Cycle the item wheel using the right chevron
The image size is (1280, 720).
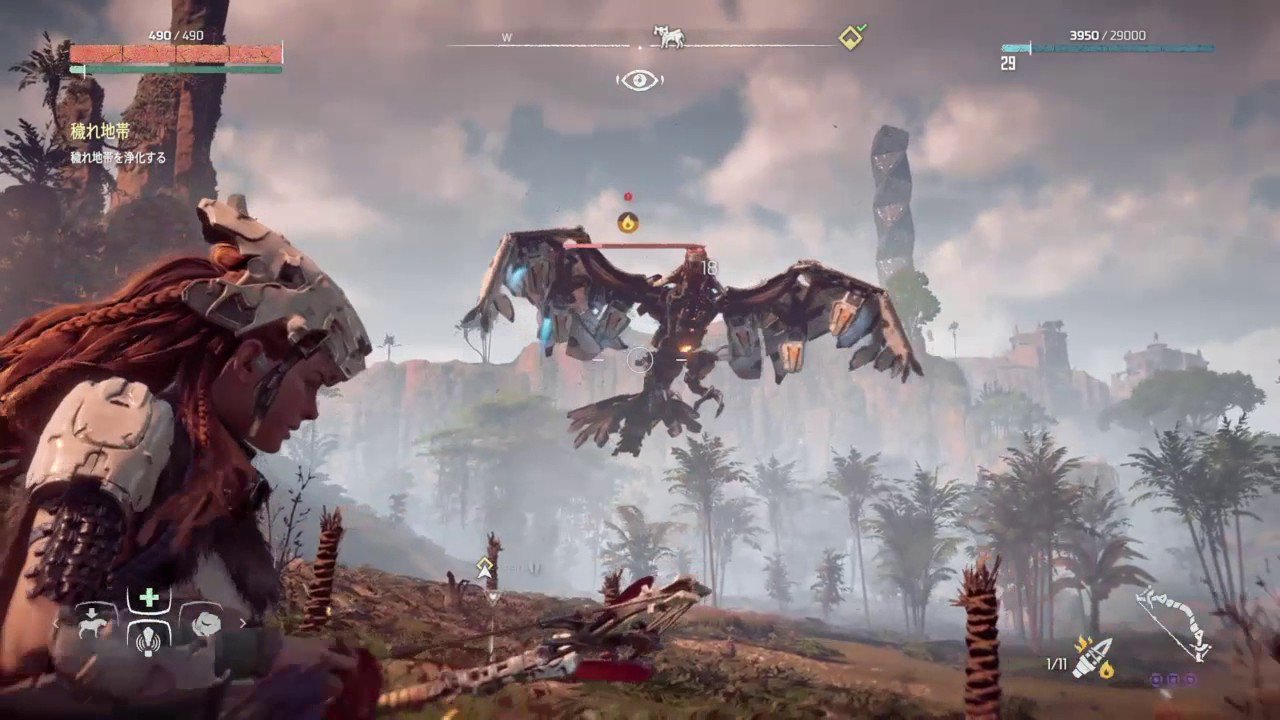(x=242, y=622)
